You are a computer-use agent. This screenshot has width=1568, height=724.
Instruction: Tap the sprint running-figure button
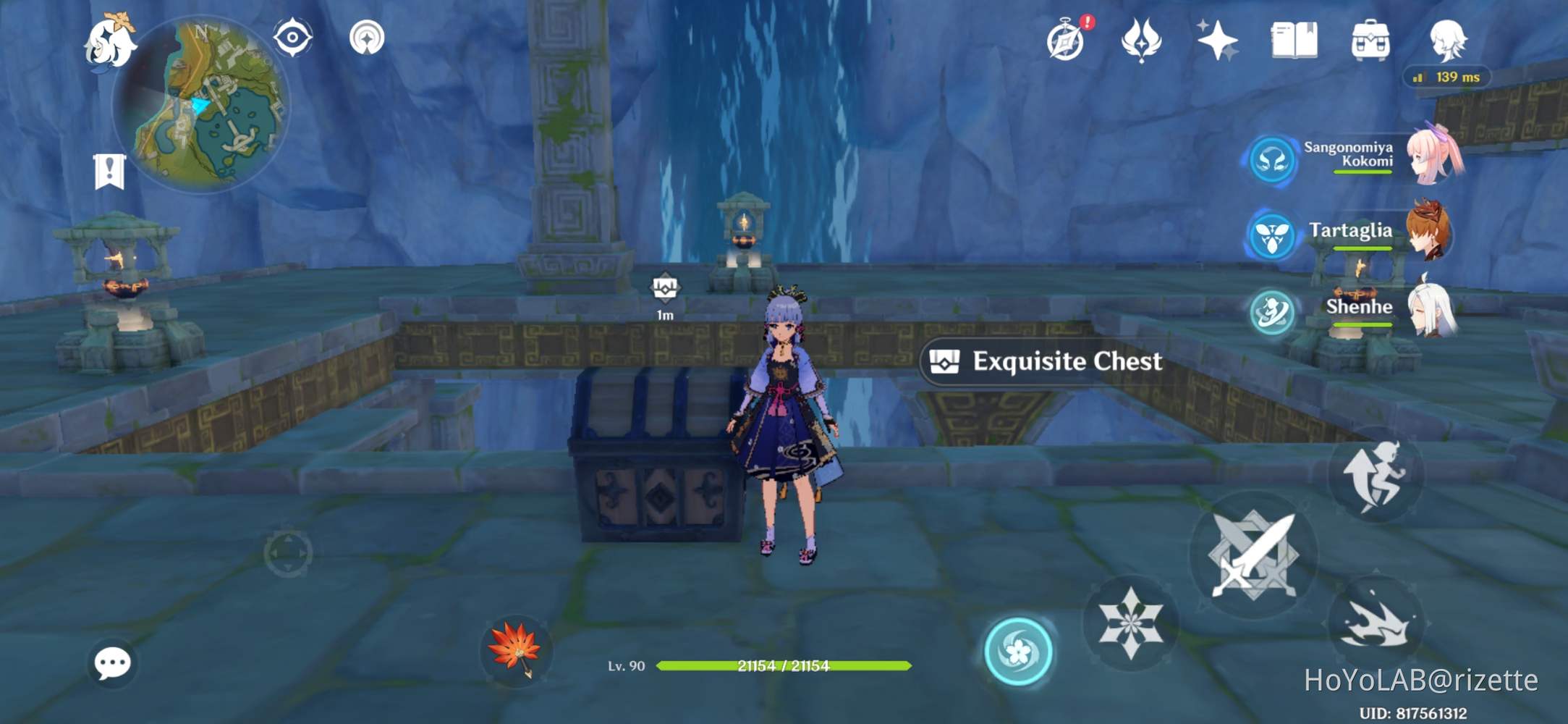[1376, 474]
